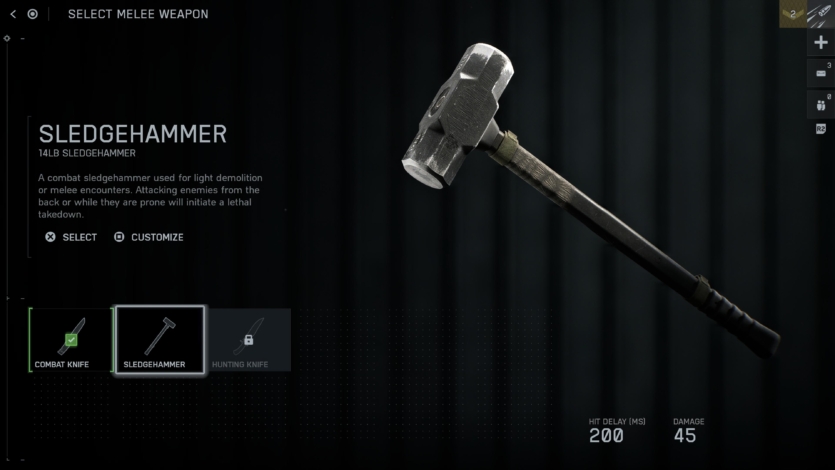View the player card emblem

pyautogui.click(x=821, y=14)
